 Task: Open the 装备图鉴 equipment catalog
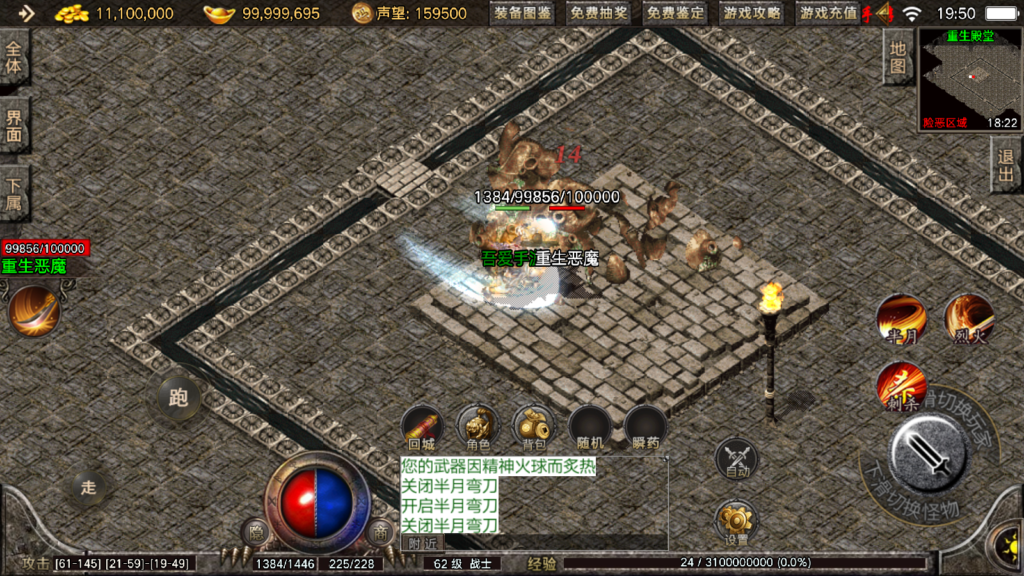(524, 13)
